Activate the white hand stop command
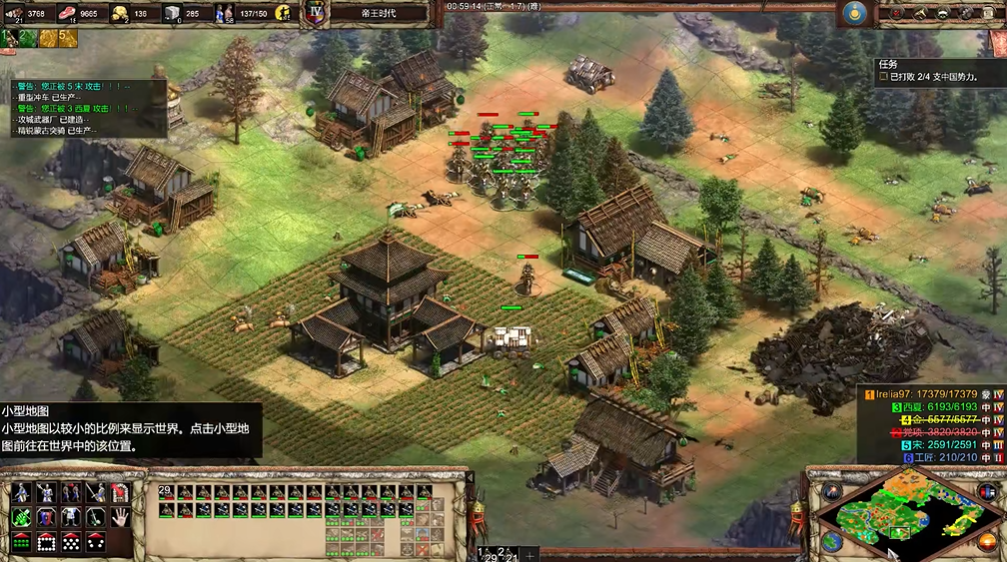The height and width of the screenshot is (562, 1007). coord(120,517)
